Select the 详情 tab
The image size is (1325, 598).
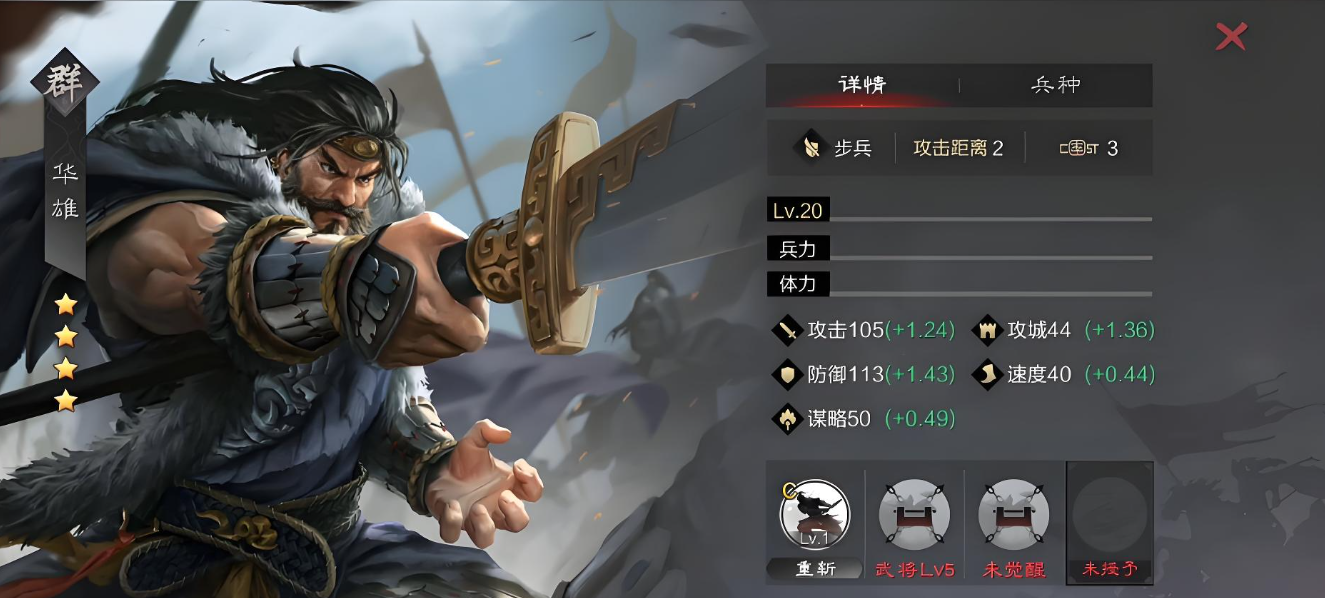[862, 85]
